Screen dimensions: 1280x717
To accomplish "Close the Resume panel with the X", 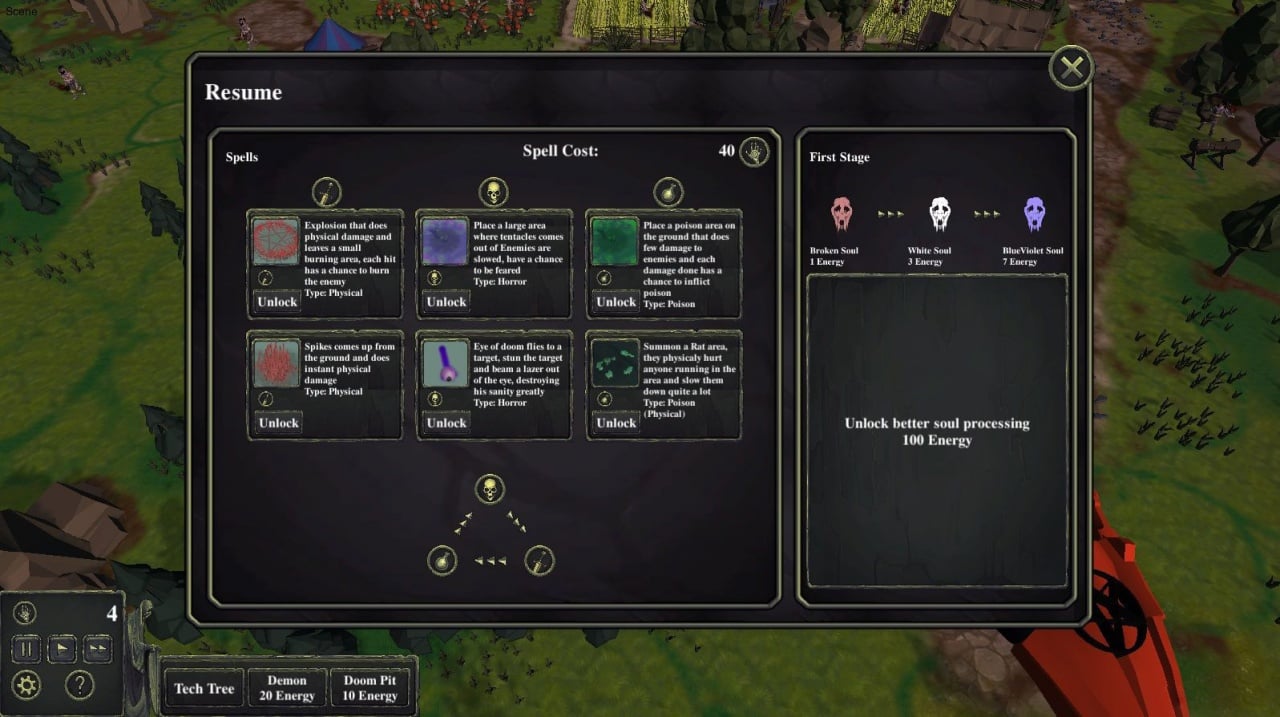I will (1071, 68).
